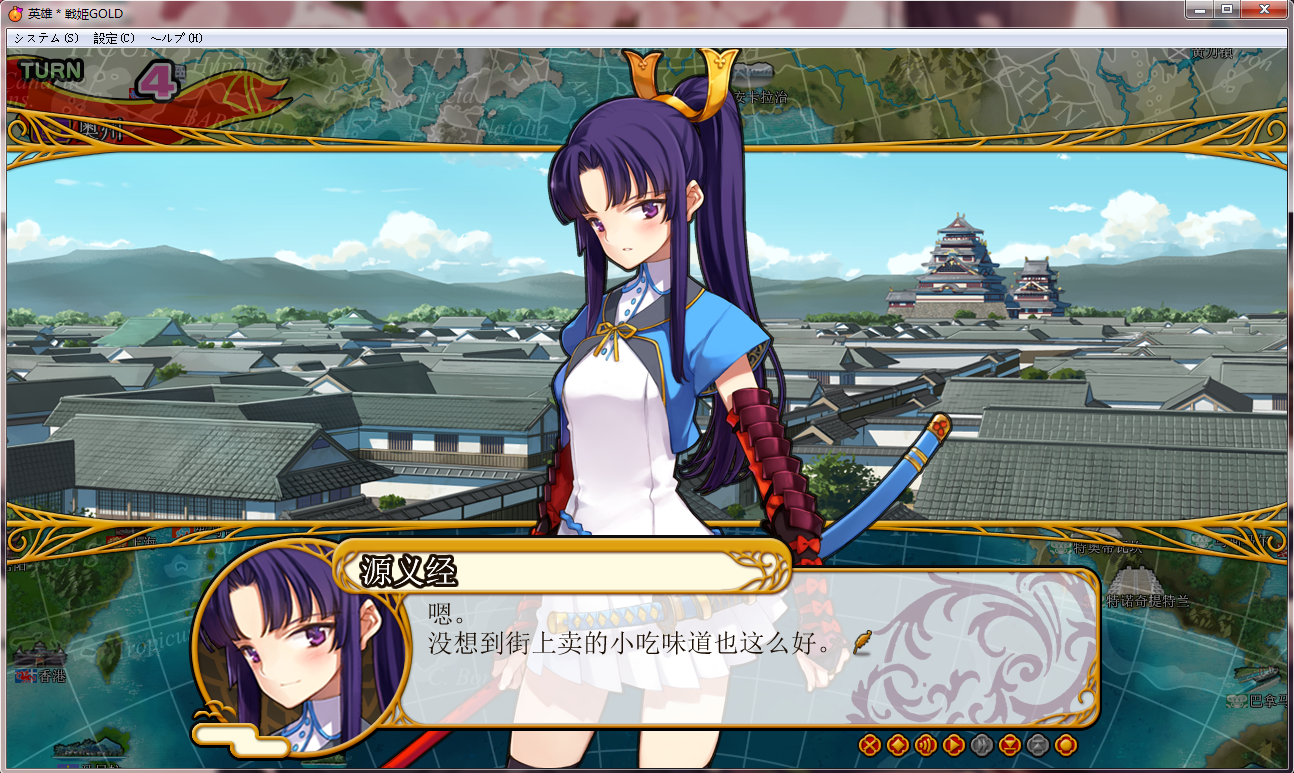Click the diamond icon below the dialogue box
Viewport: 1294px width, 773px height.
tap(898, 745)
